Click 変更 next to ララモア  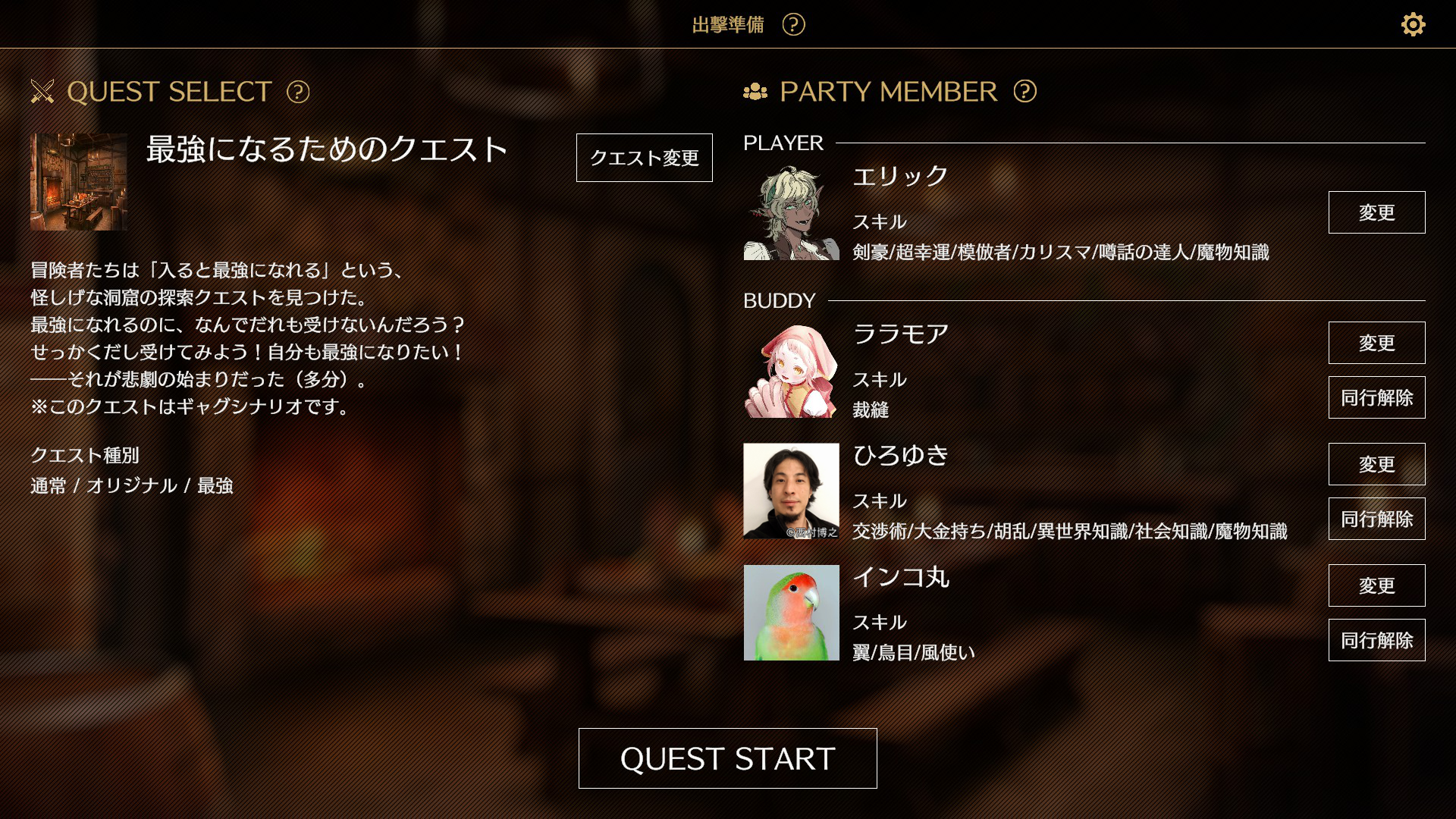1376,343
